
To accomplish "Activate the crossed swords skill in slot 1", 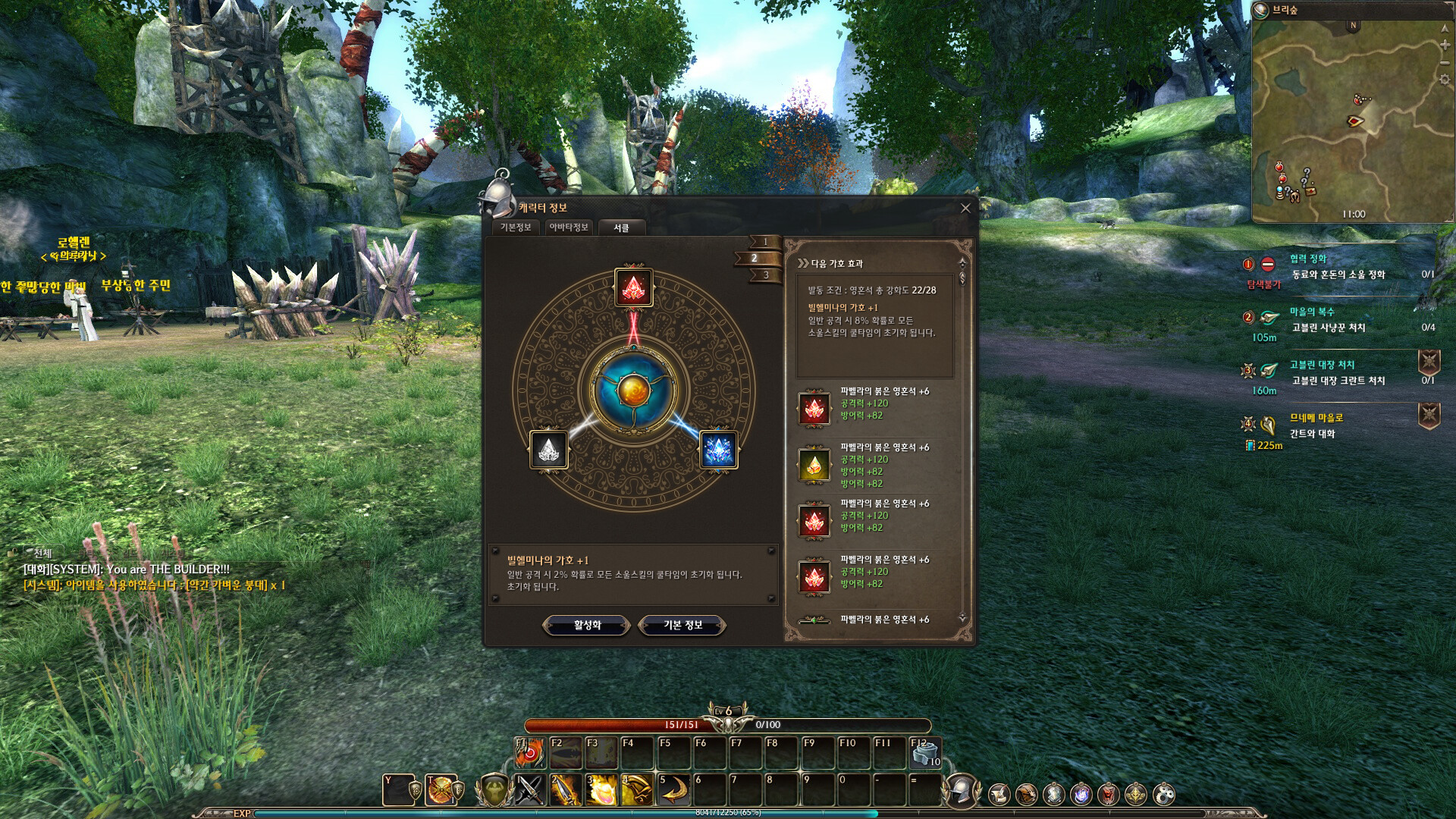I will click(530, 790).
